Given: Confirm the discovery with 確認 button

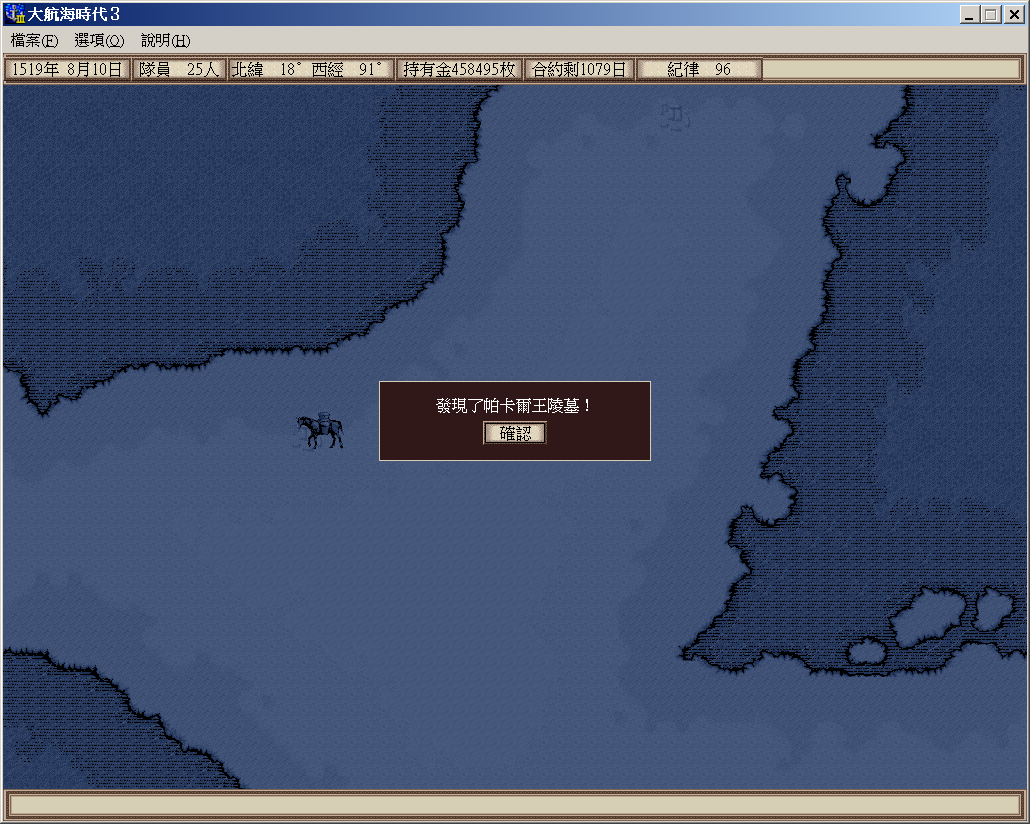Looking at the screenshot, I should coord(515,433).
